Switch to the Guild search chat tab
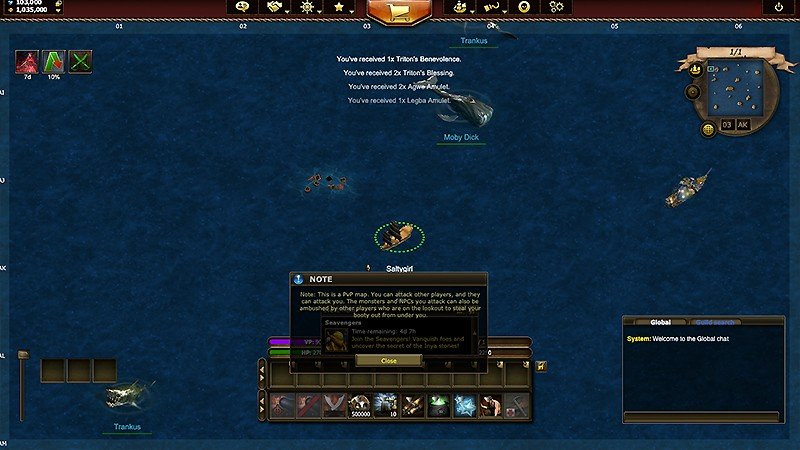800x450 pixels. pos(717,322)
